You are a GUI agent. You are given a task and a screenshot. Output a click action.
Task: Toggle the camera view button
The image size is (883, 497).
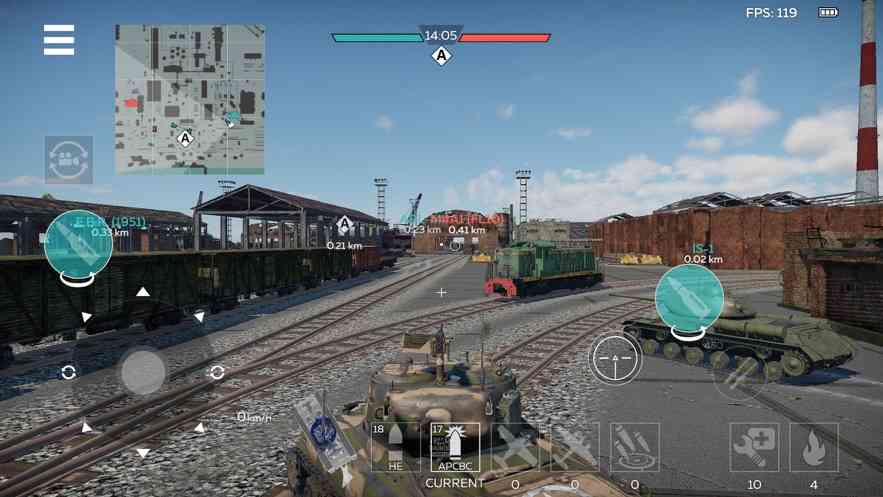tap(69, 160)
